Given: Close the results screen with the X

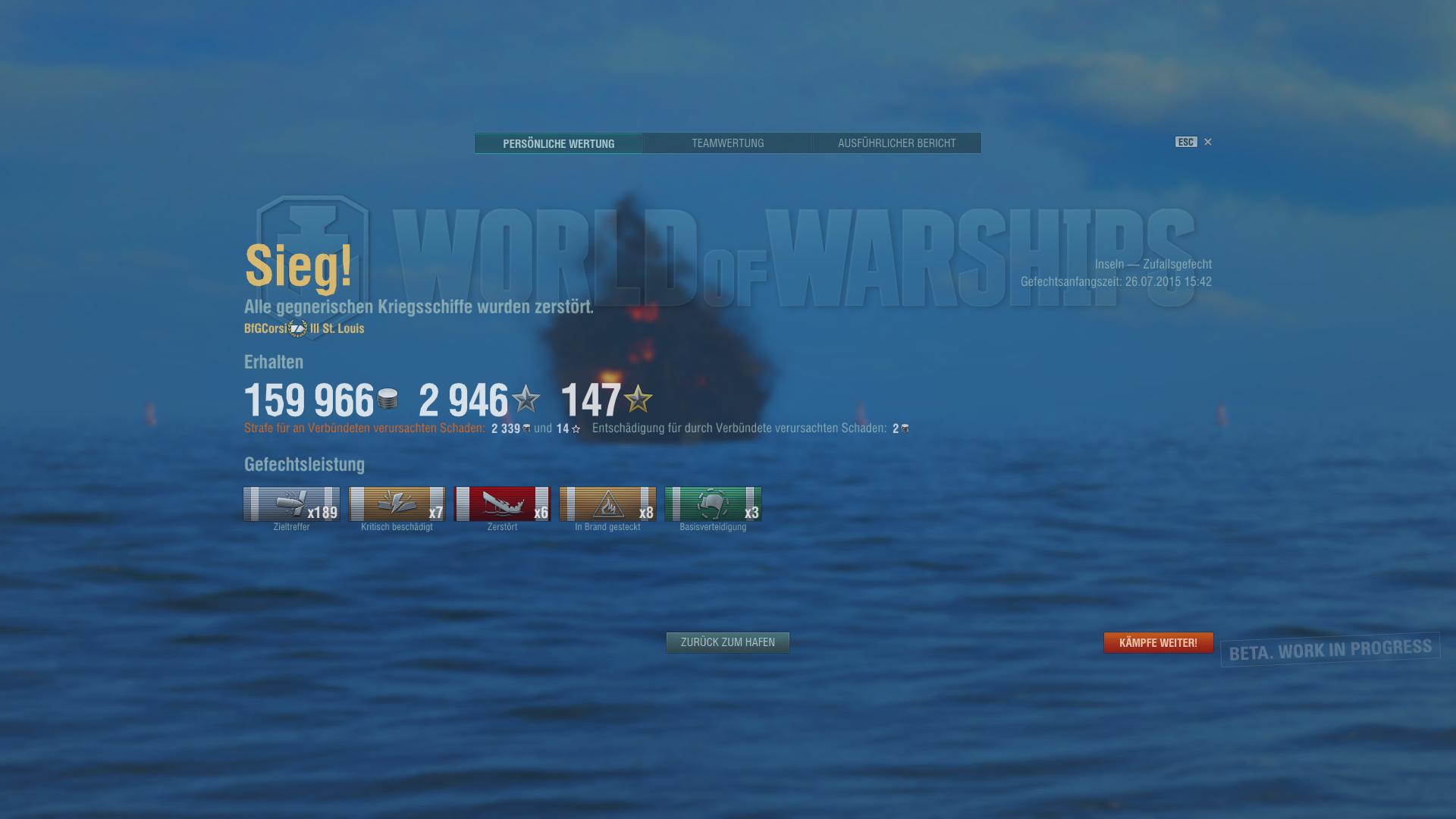Looking at the screenshot, I should coord(1207,142).
